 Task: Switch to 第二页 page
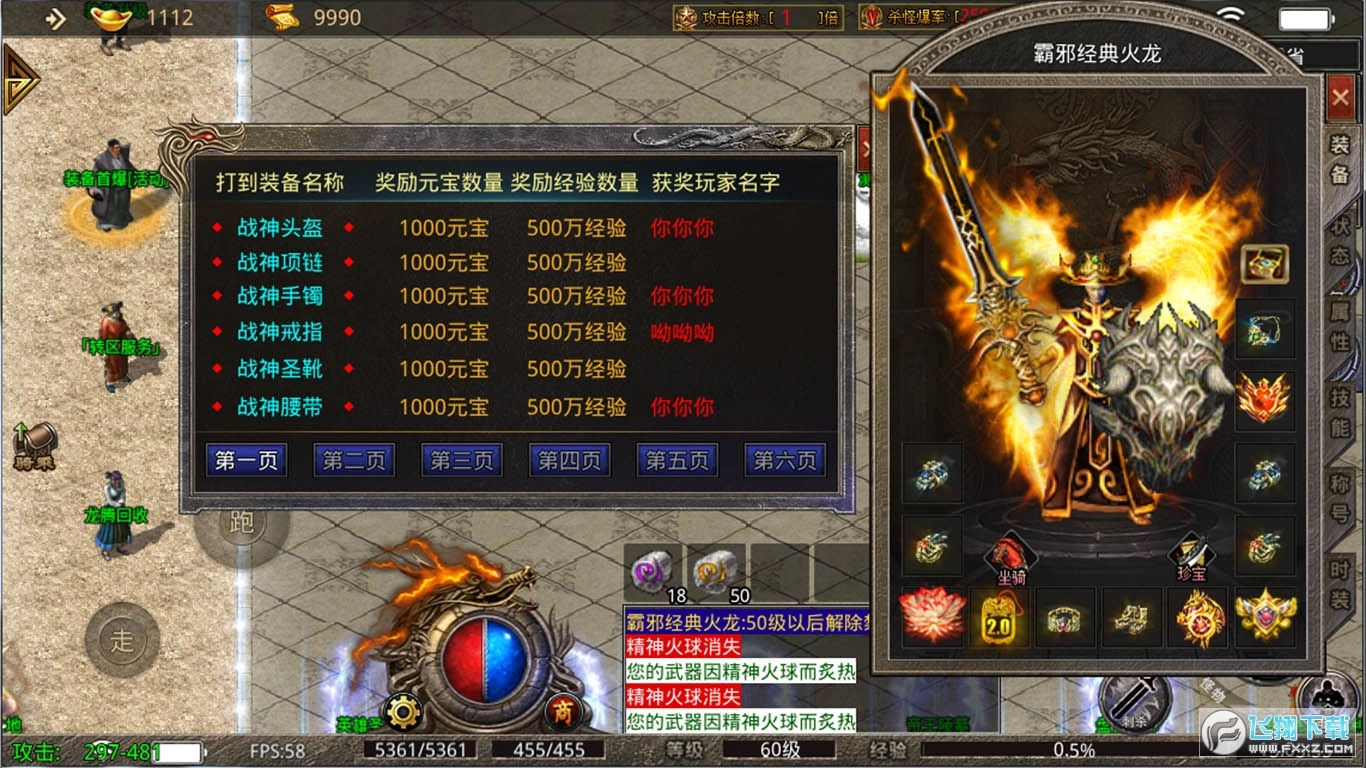[x=353, y=460]
